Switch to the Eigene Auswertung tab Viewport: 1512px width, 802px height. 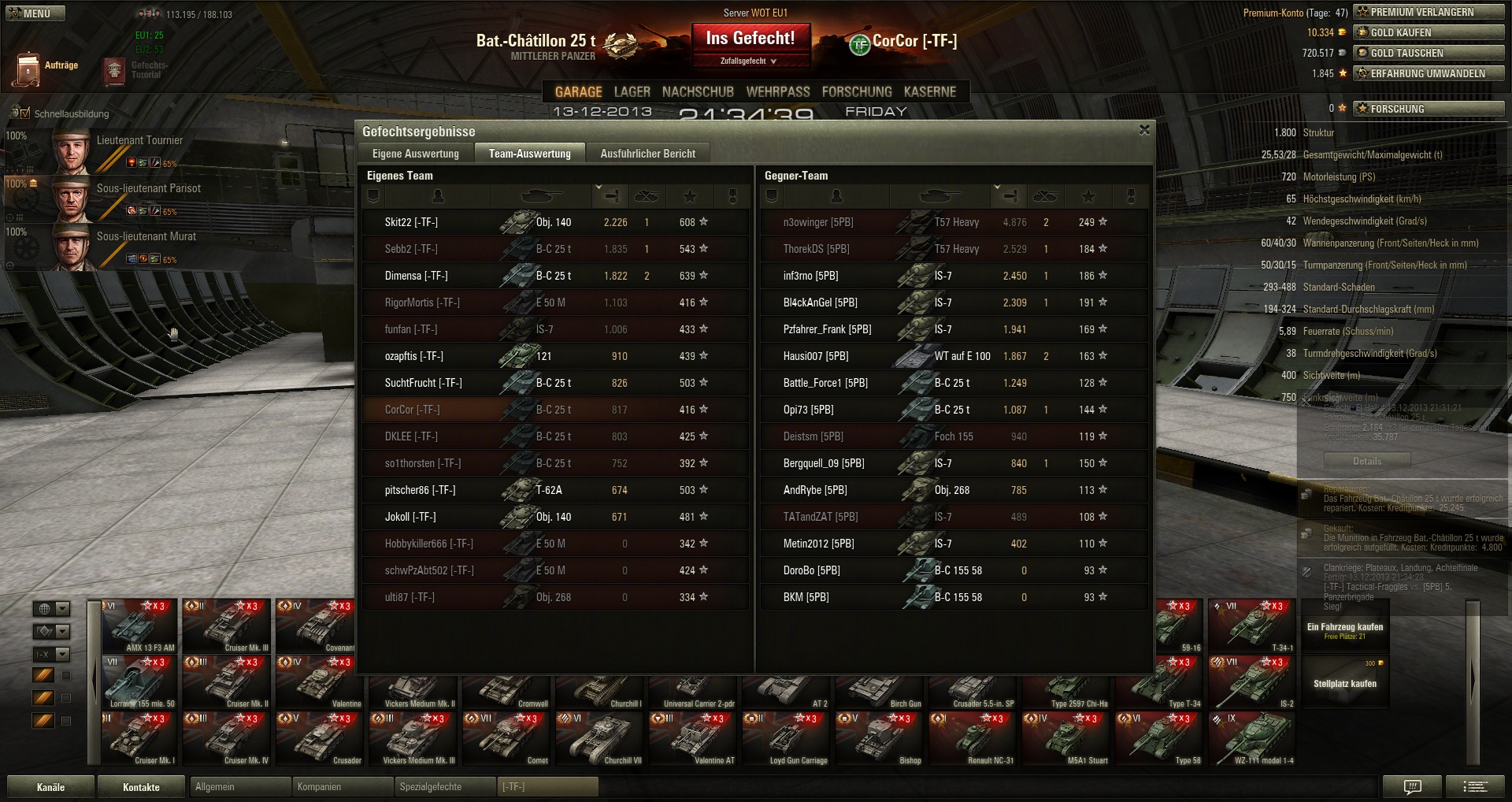(x=415, y=154)
